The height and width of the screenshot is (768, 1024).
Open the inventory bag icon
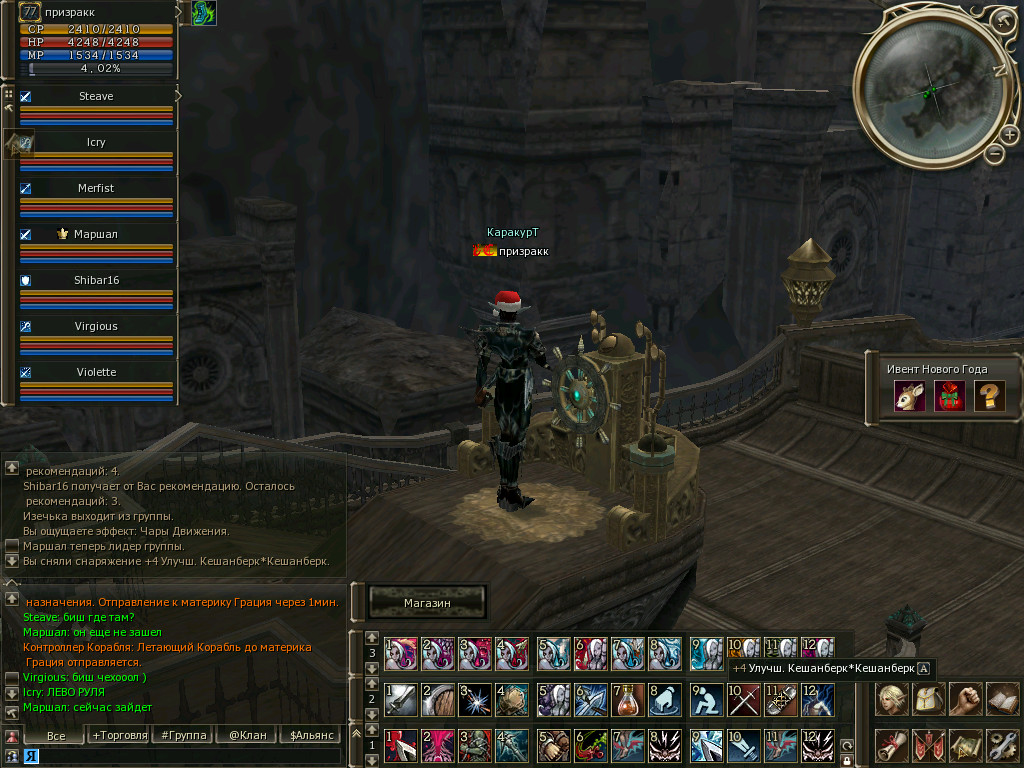(x=927, y=698)
